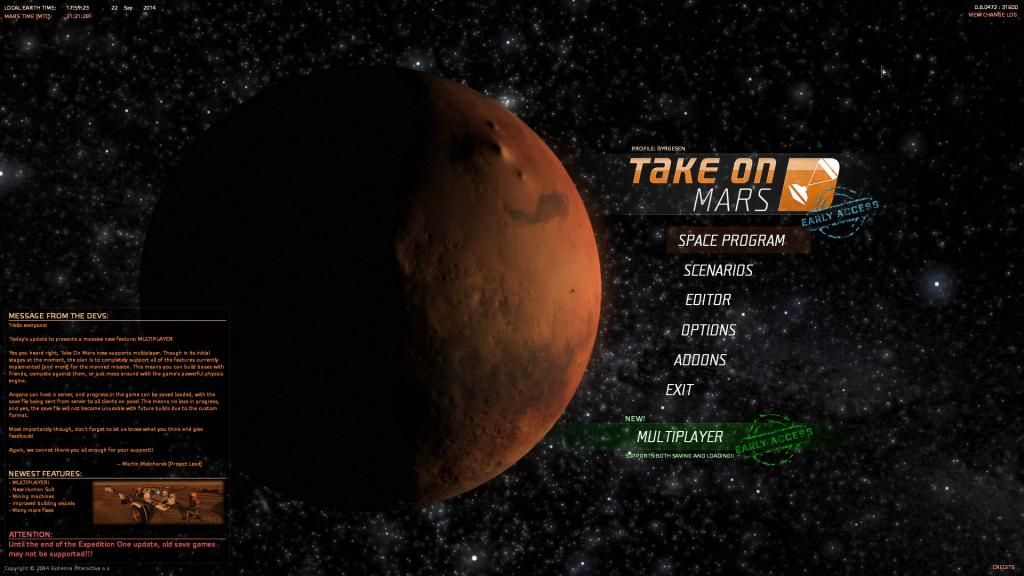
Task: Show the Addons screen
Action: click(700, 360)
